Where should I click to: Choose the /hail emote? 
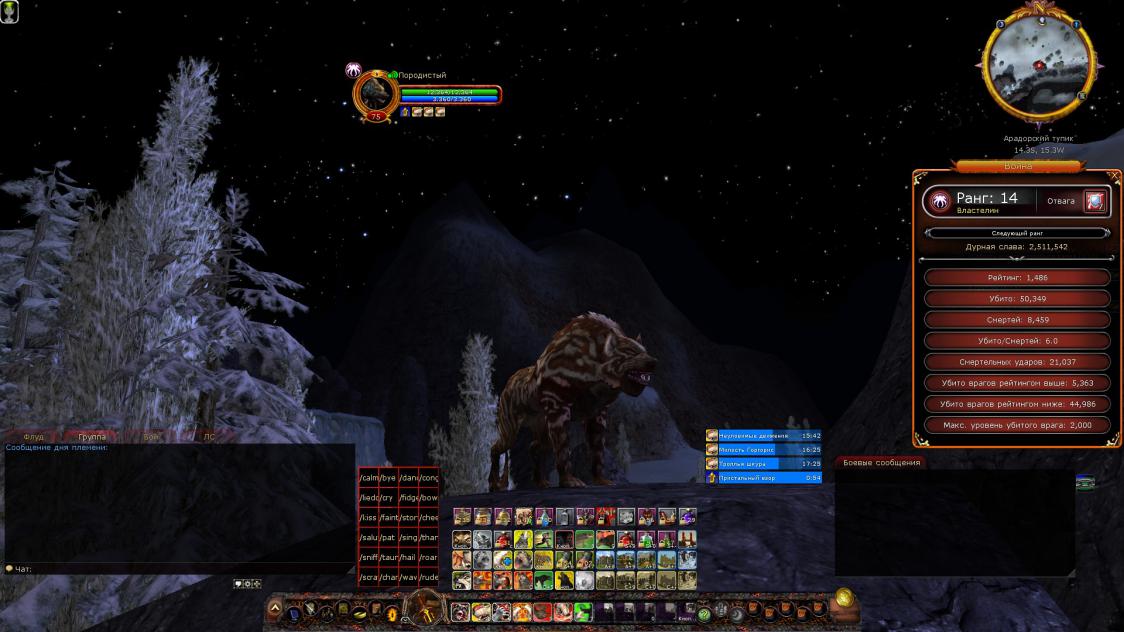(408, 557)
